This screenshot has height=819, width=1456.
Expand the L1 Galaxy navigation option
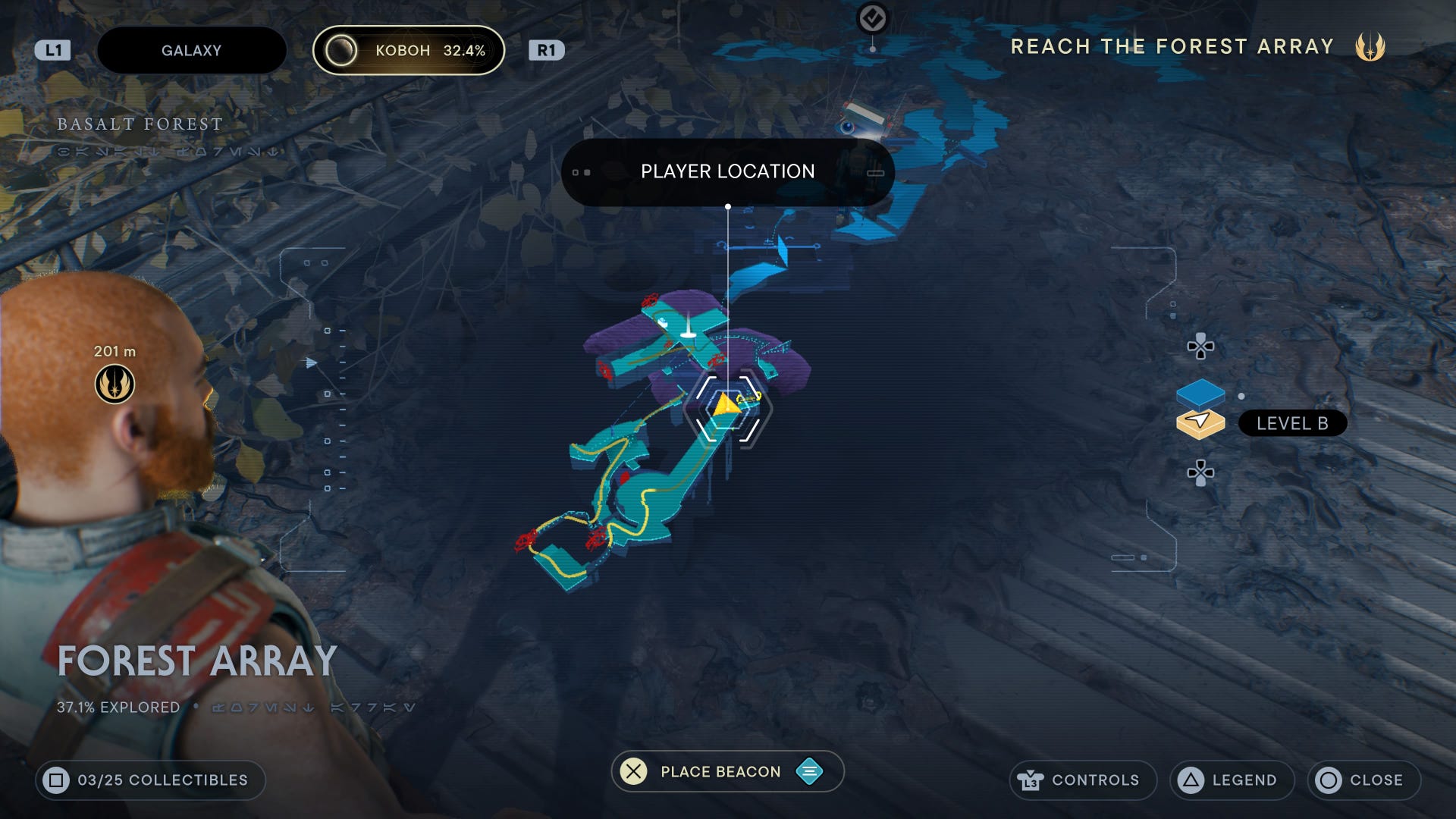pyautogui.click(x=53, y=50)
